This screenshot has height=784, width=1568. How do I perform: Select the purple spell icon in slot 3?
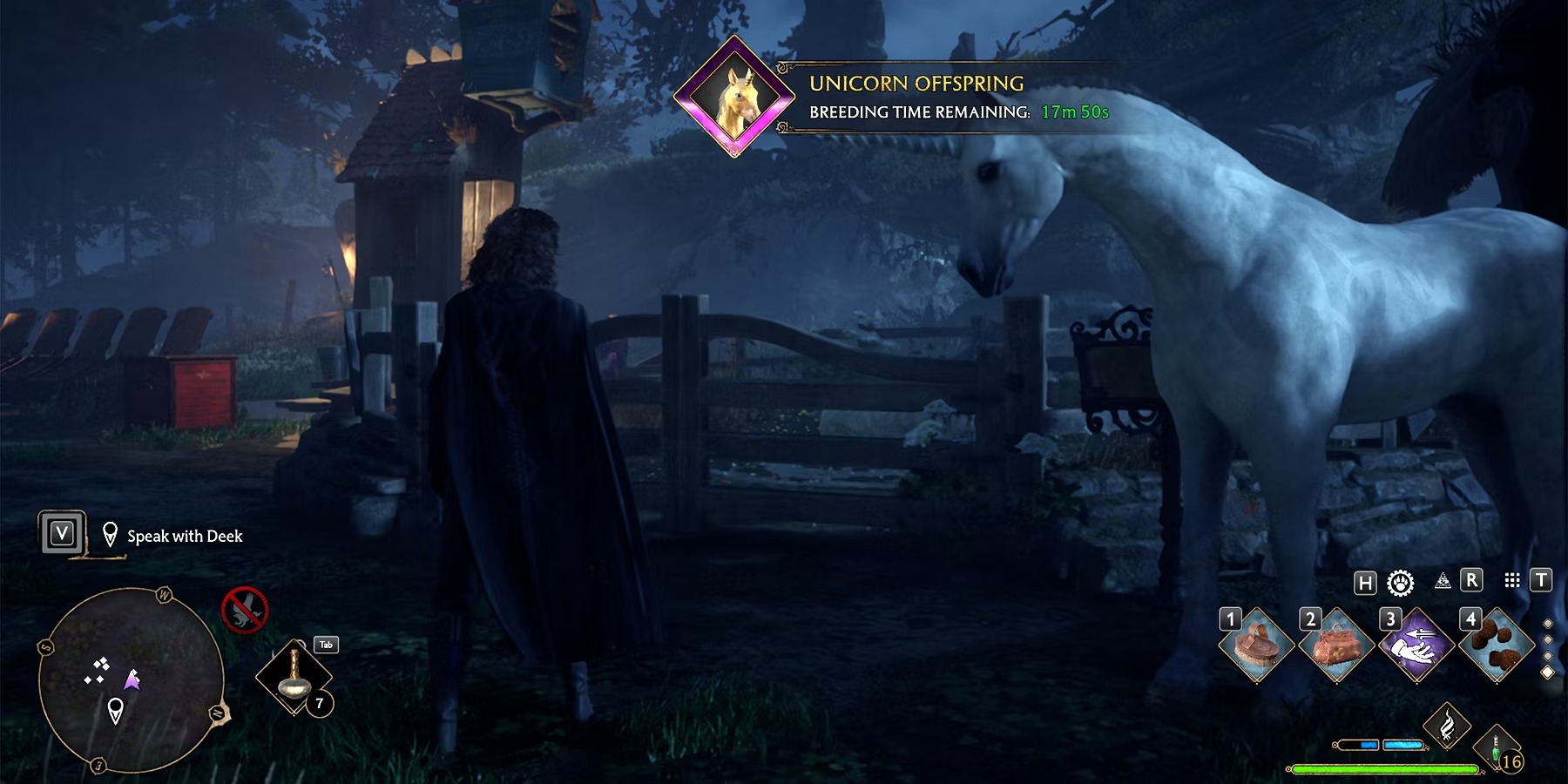point(1417,645)
